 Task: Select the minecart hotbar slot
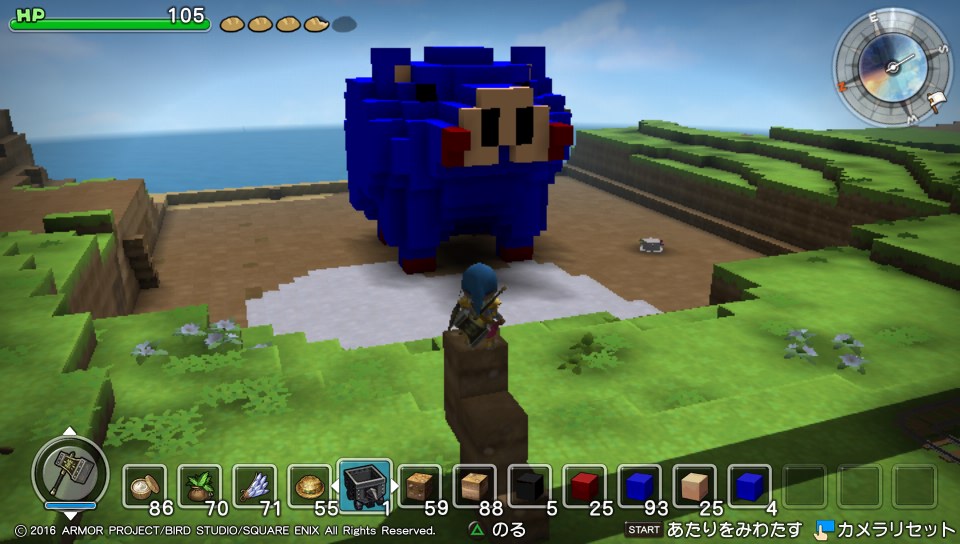[364, 486]
